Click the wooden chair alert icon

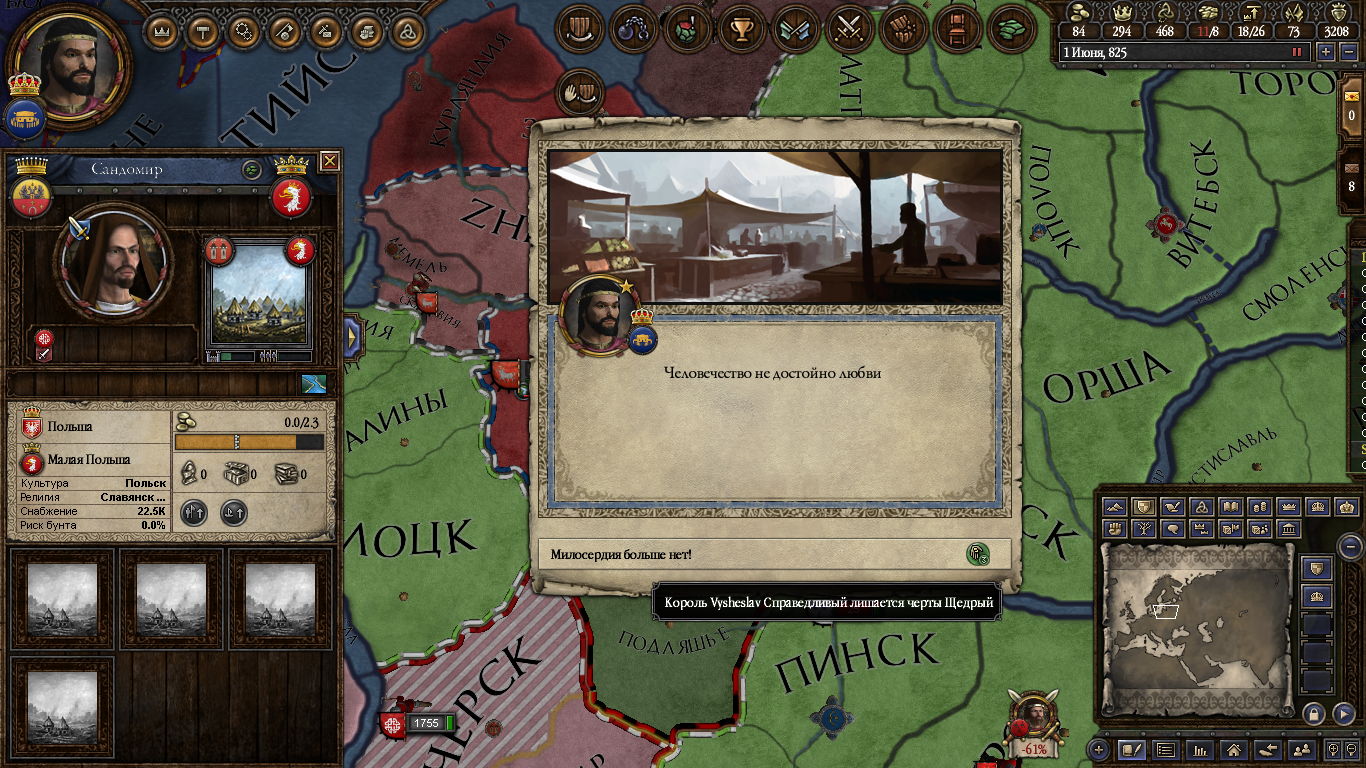pos(957,29)
